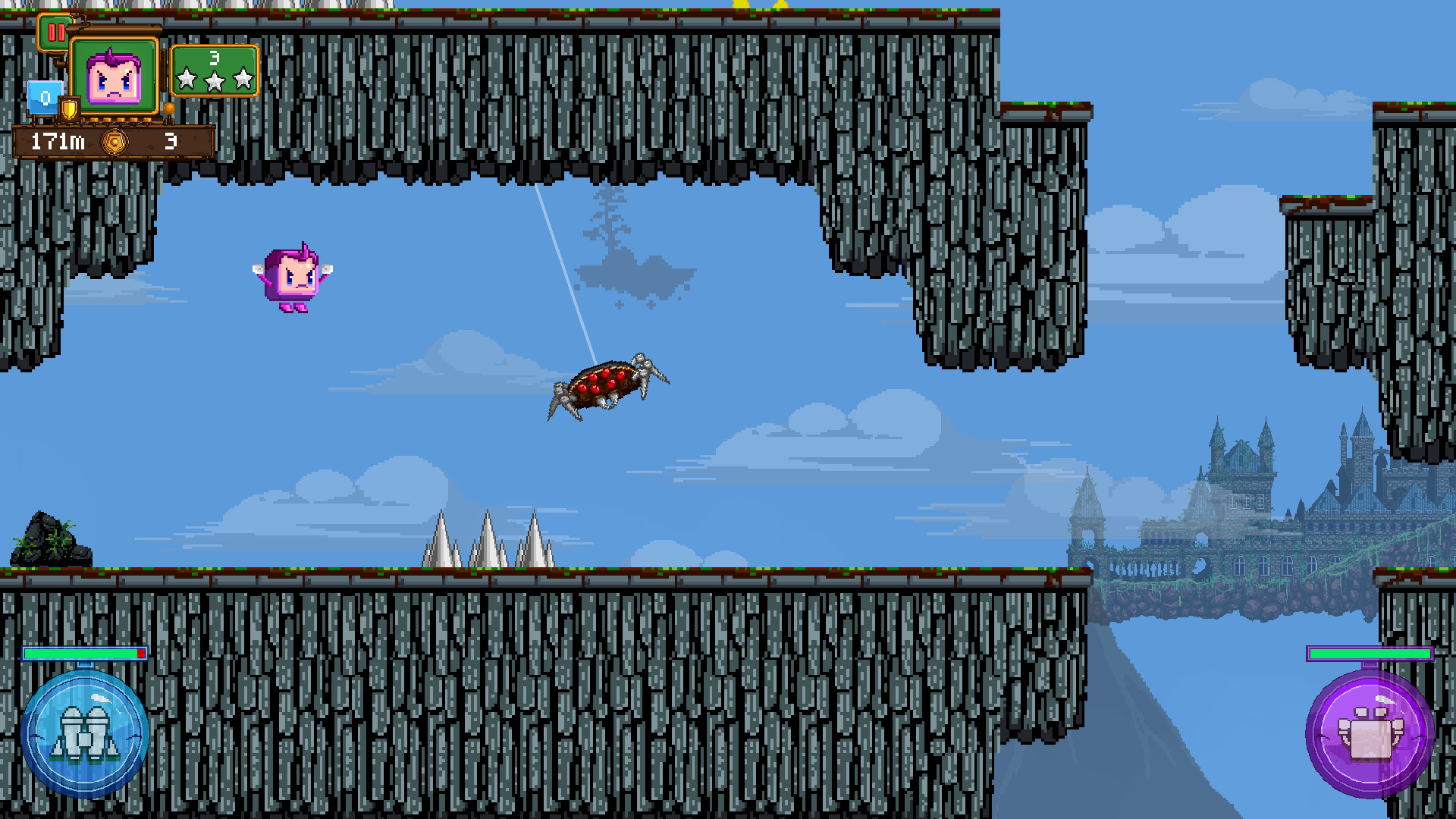
Task: Click the pink character's portrait frame
Action: 115,74
